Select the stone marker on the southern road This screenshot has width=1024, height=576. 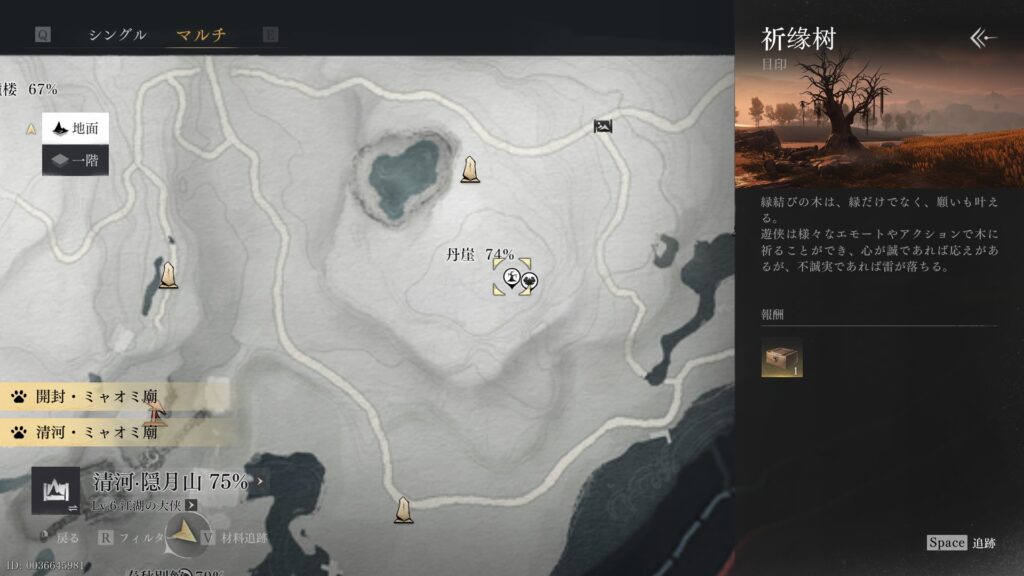coord(403,510)
